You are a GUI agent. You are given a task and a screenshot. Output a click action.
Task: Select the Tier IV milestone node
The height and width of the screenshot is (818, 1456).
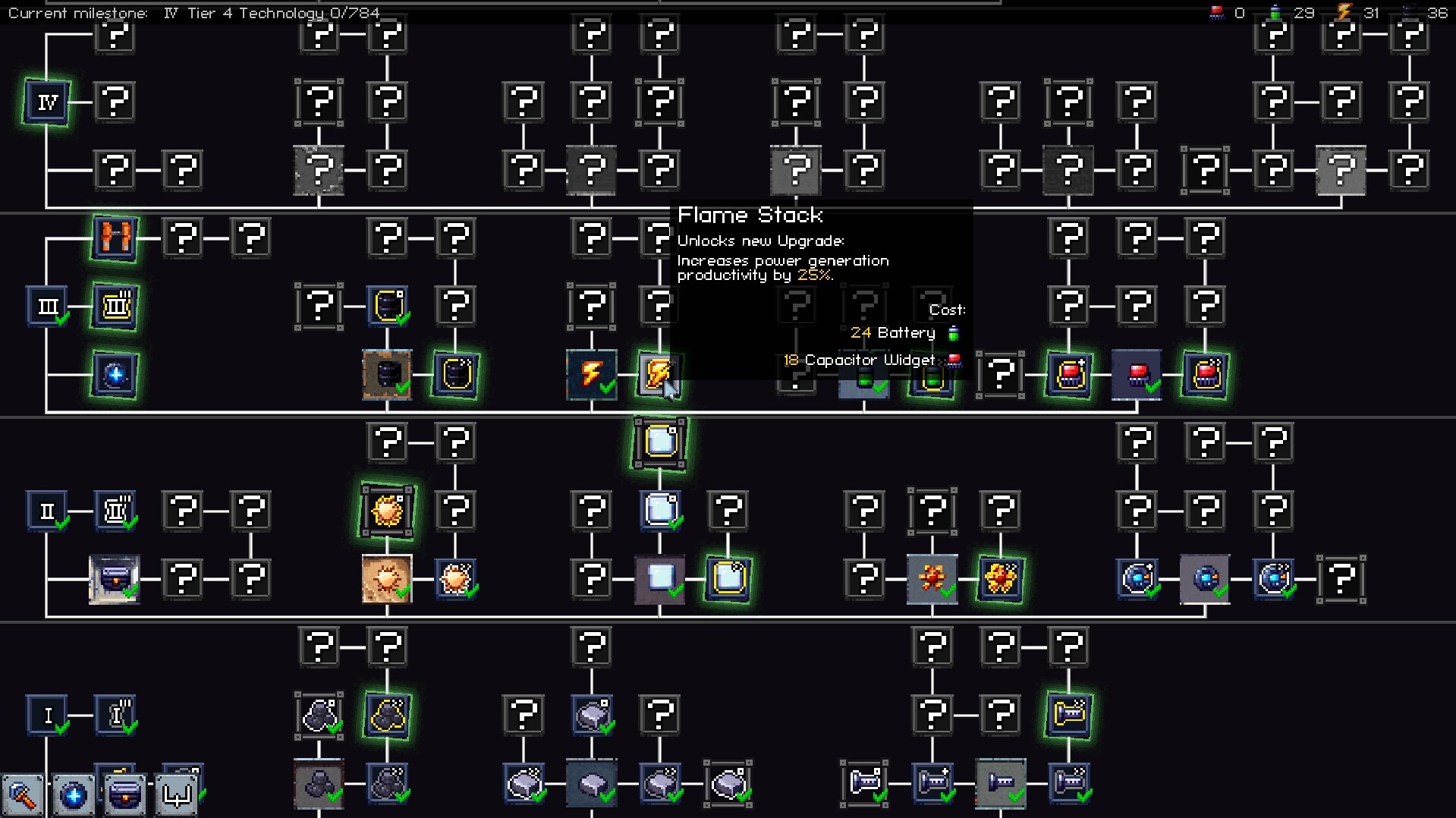click(46, 102)
